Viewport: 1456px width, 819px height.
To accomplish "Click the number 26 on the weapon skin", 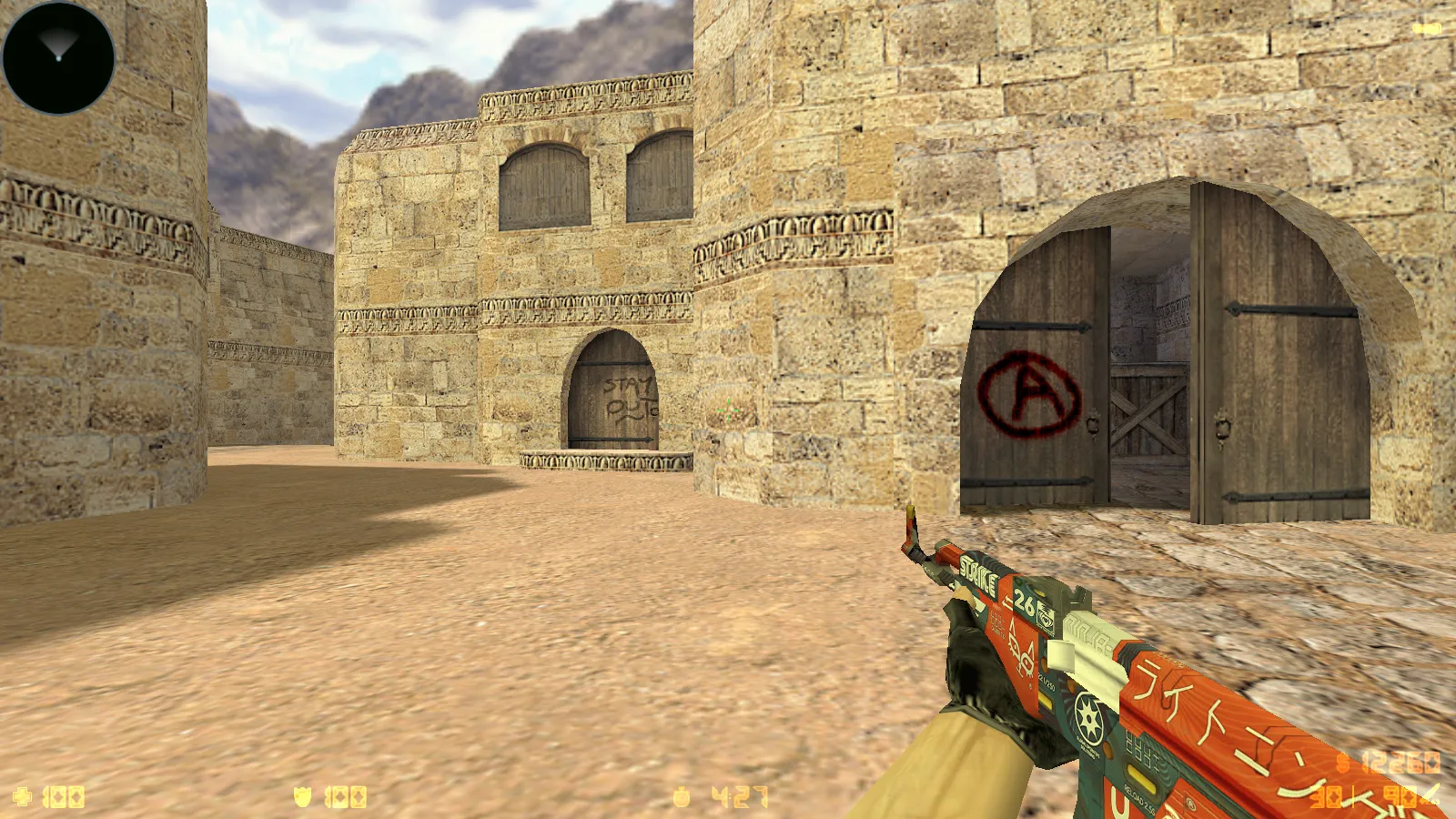I will [x=1025, y=601].
